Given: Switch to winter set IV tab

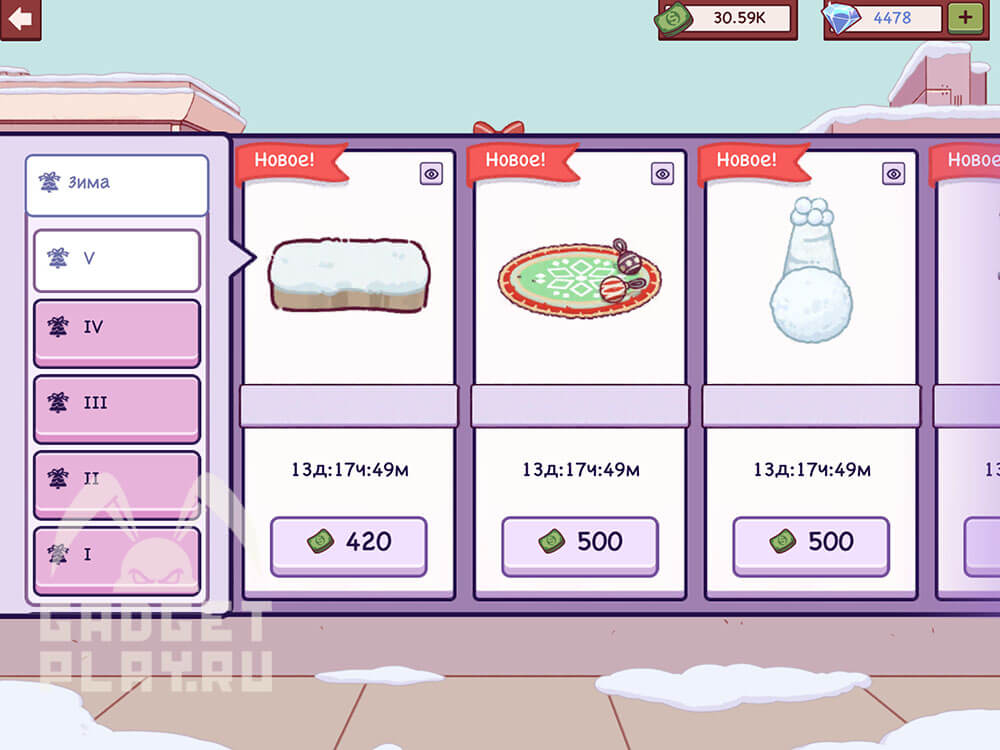Looking at the screenshot, I should 116,331.
